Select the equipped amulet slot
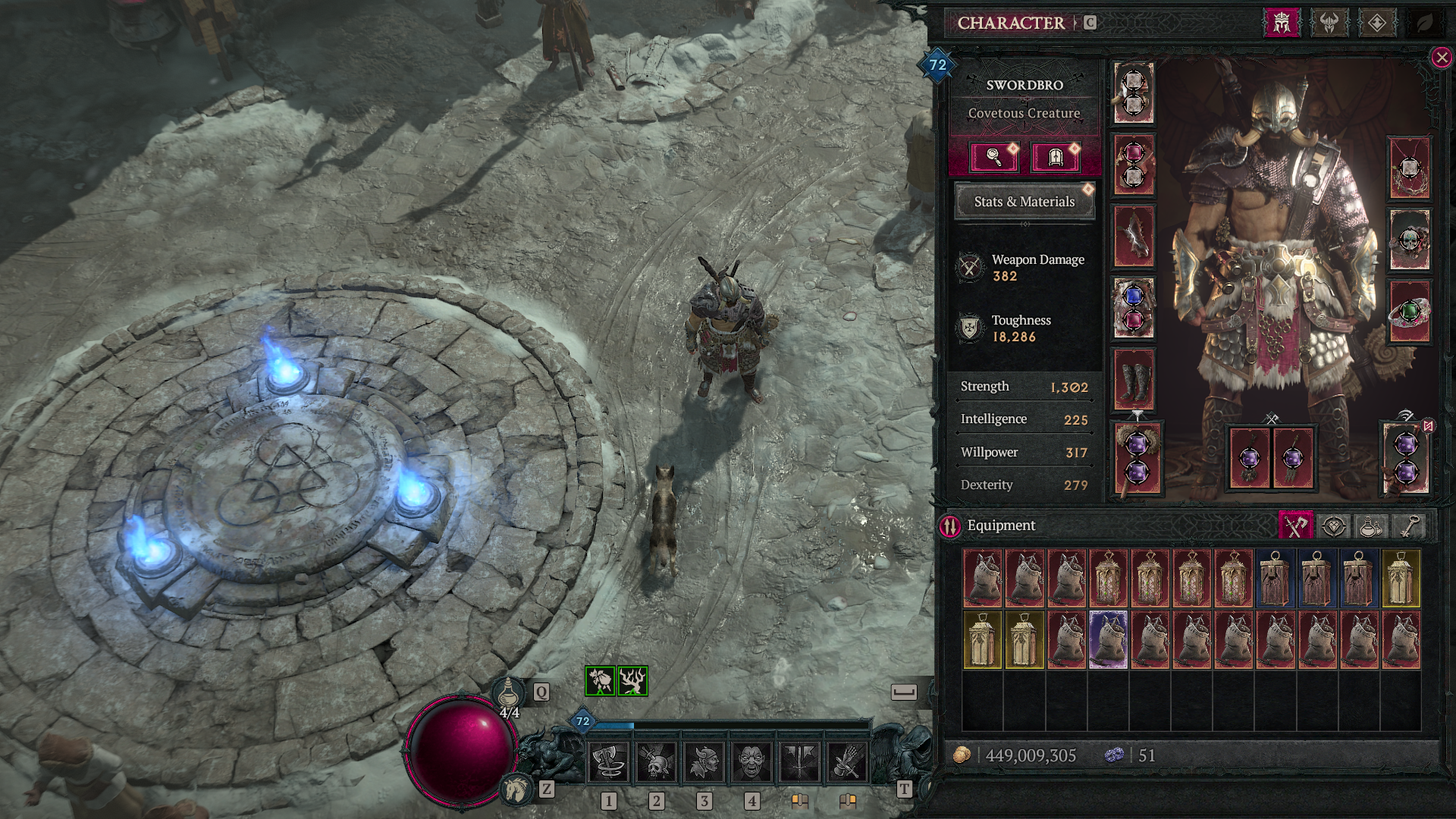 [1409, 168]
